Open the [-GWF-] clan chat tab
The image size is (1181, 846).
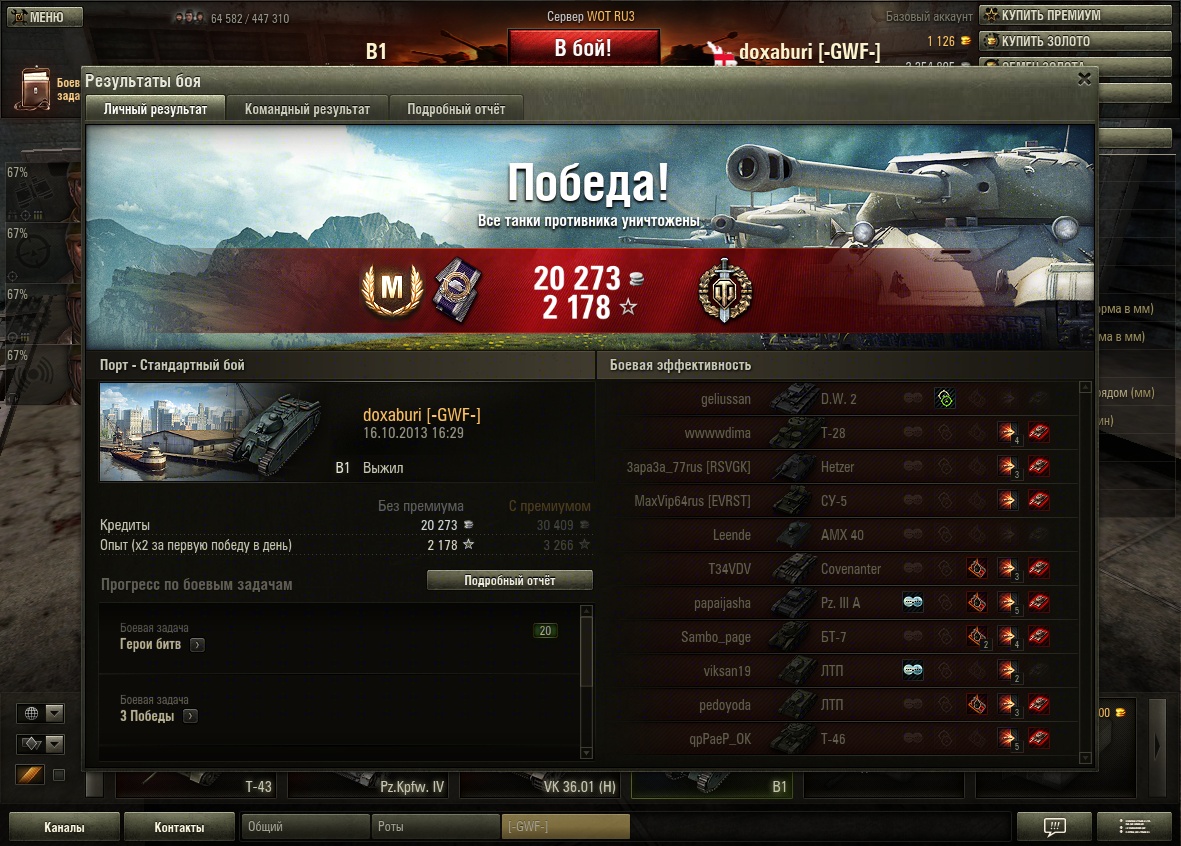click(565, 827)
